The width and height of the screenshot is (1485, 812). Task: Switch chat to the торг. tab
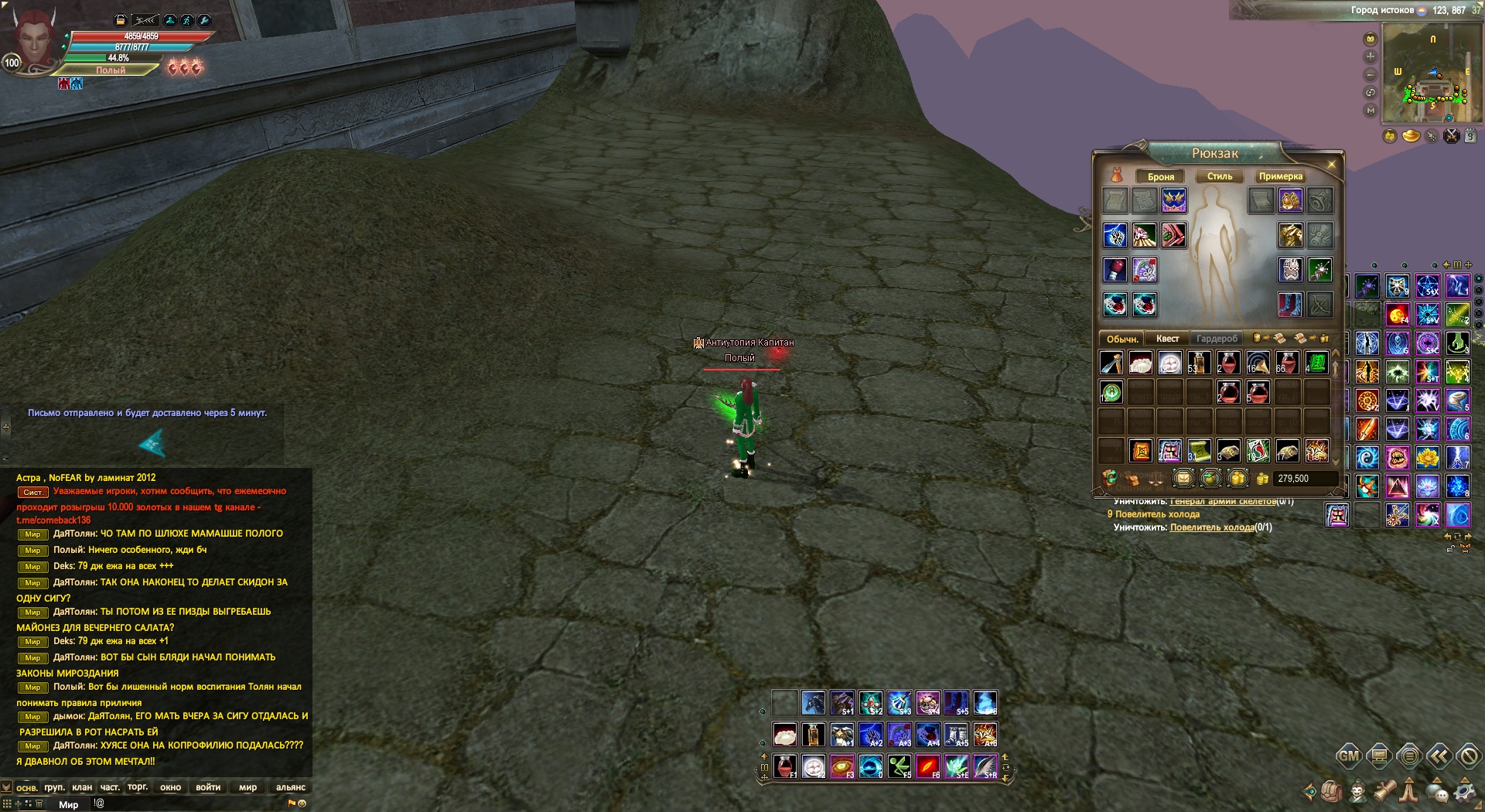coord(138,787)
